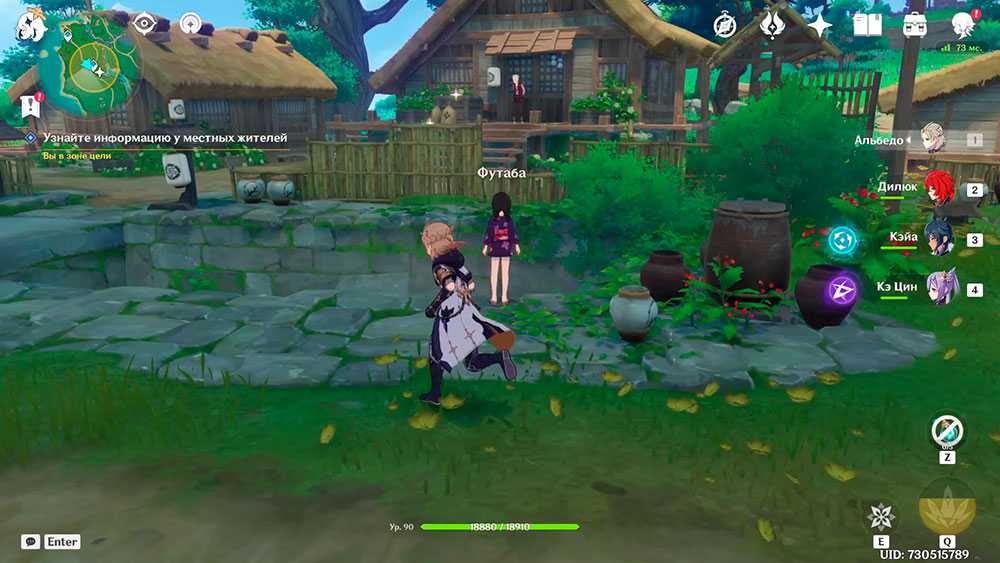Viewport: 1000px width, 563px height.
Task: Switch to party member Кэ Цин
Action: coord(940,288)
